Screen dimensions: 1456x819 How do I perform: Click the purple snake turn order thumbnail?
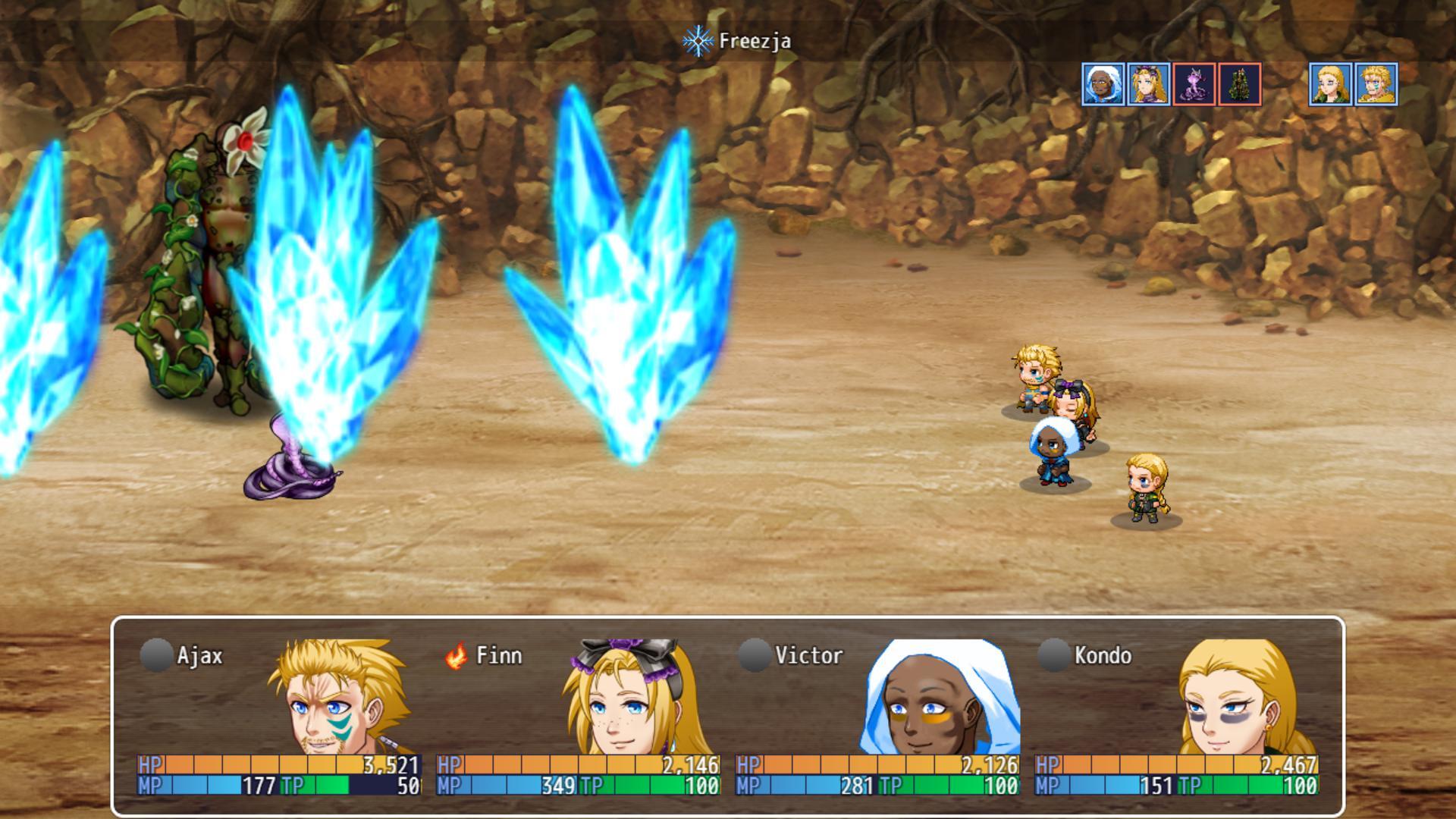1194,84
